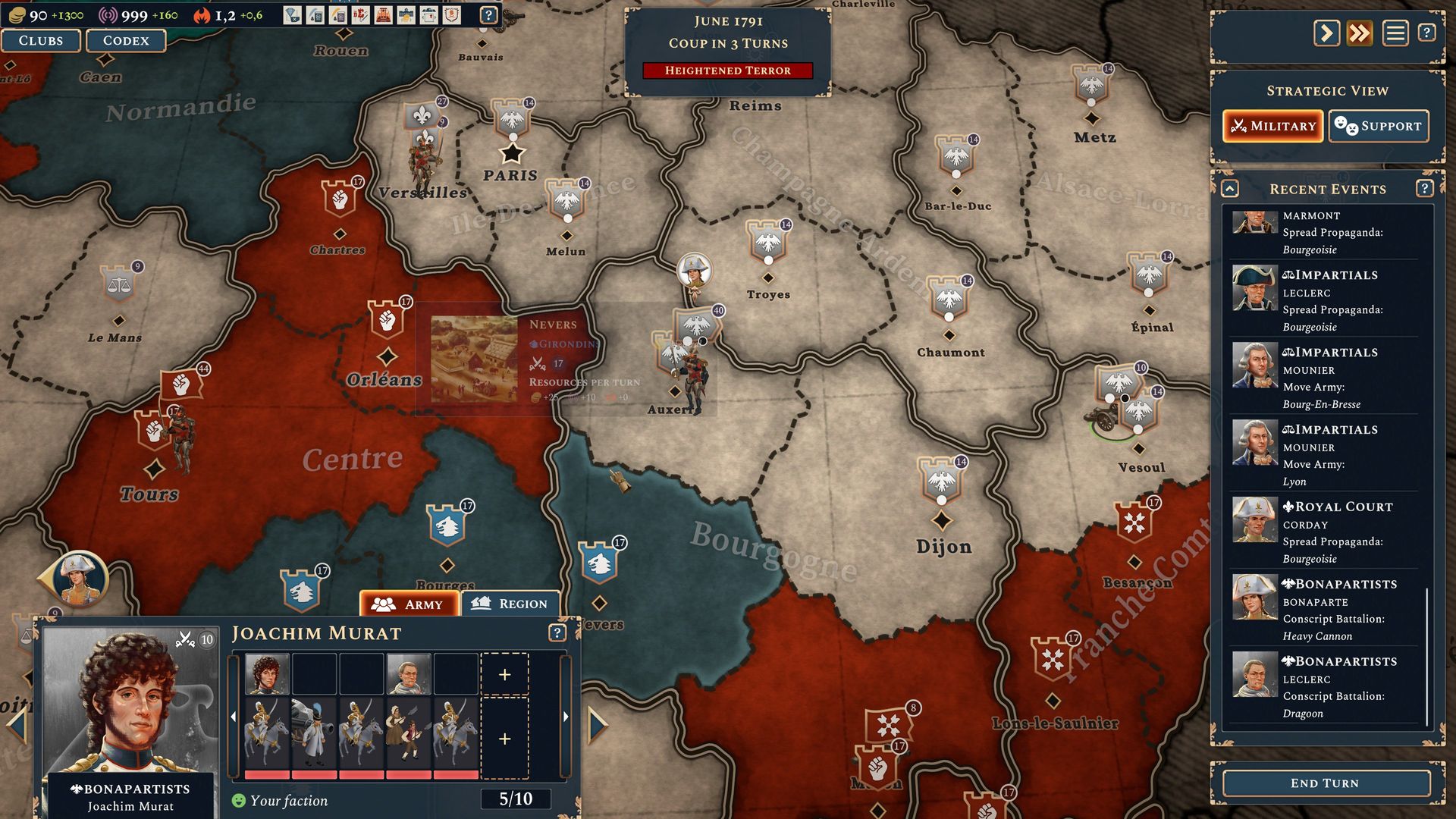Add a unit in the bottom plus slot

click(x=505, y=739)
